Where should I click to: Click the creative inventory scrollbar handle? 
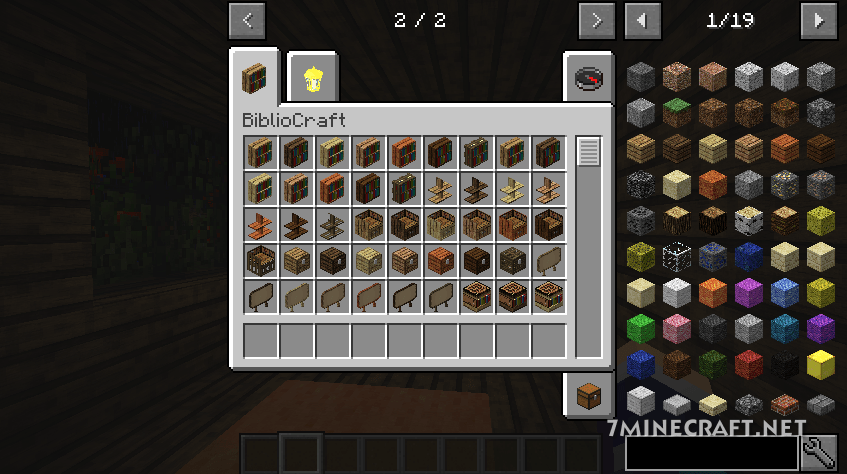click(x=588, y=152)
